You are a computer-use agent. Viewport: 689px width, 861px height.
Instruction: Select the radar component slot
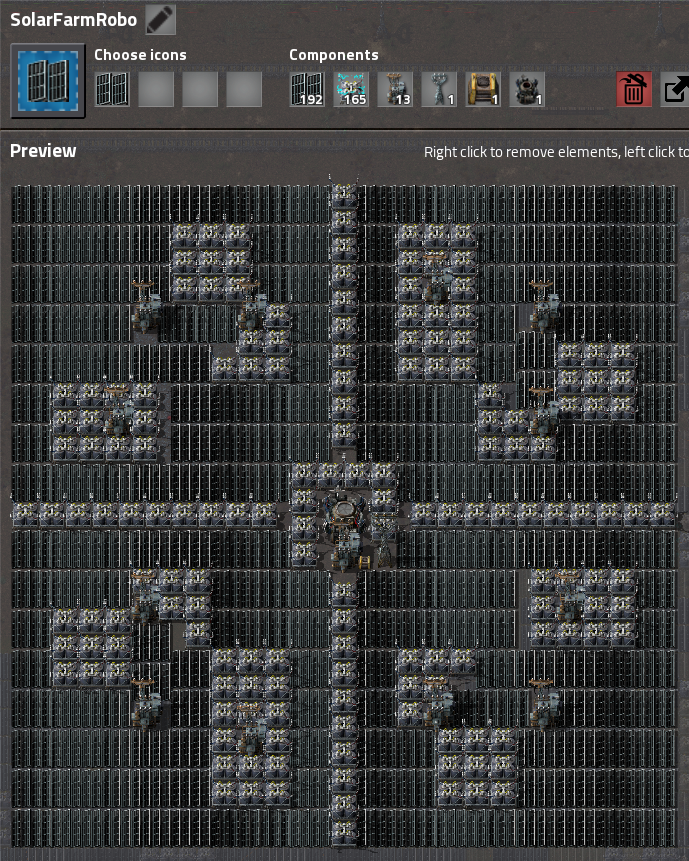pos(527,89)
